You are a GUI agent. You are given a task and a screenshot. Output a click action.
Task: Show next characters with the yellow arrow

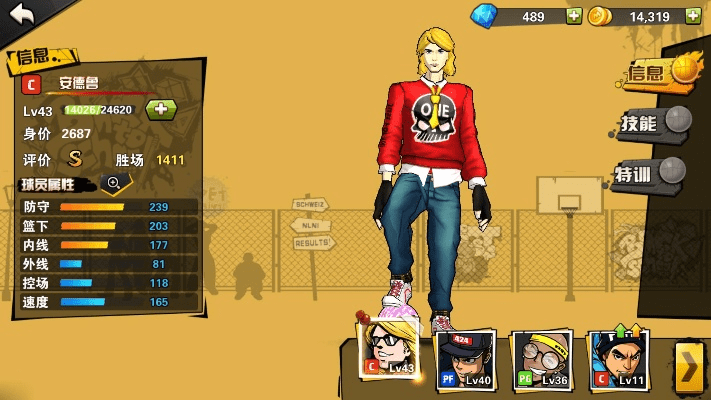[x=688, y=368]
